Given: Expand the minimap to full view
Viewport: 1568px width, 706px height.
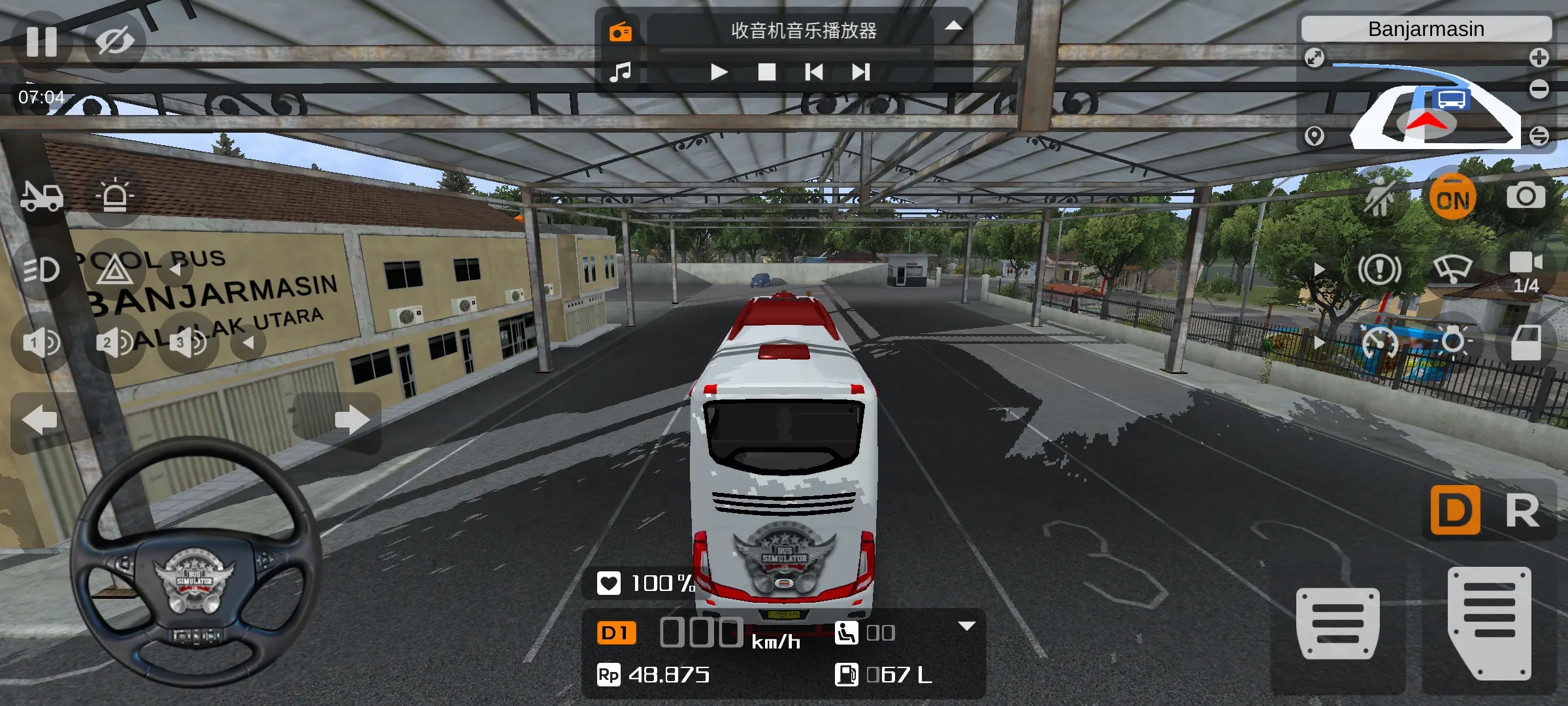Looking at the screenshot, I should point(1315,58).
